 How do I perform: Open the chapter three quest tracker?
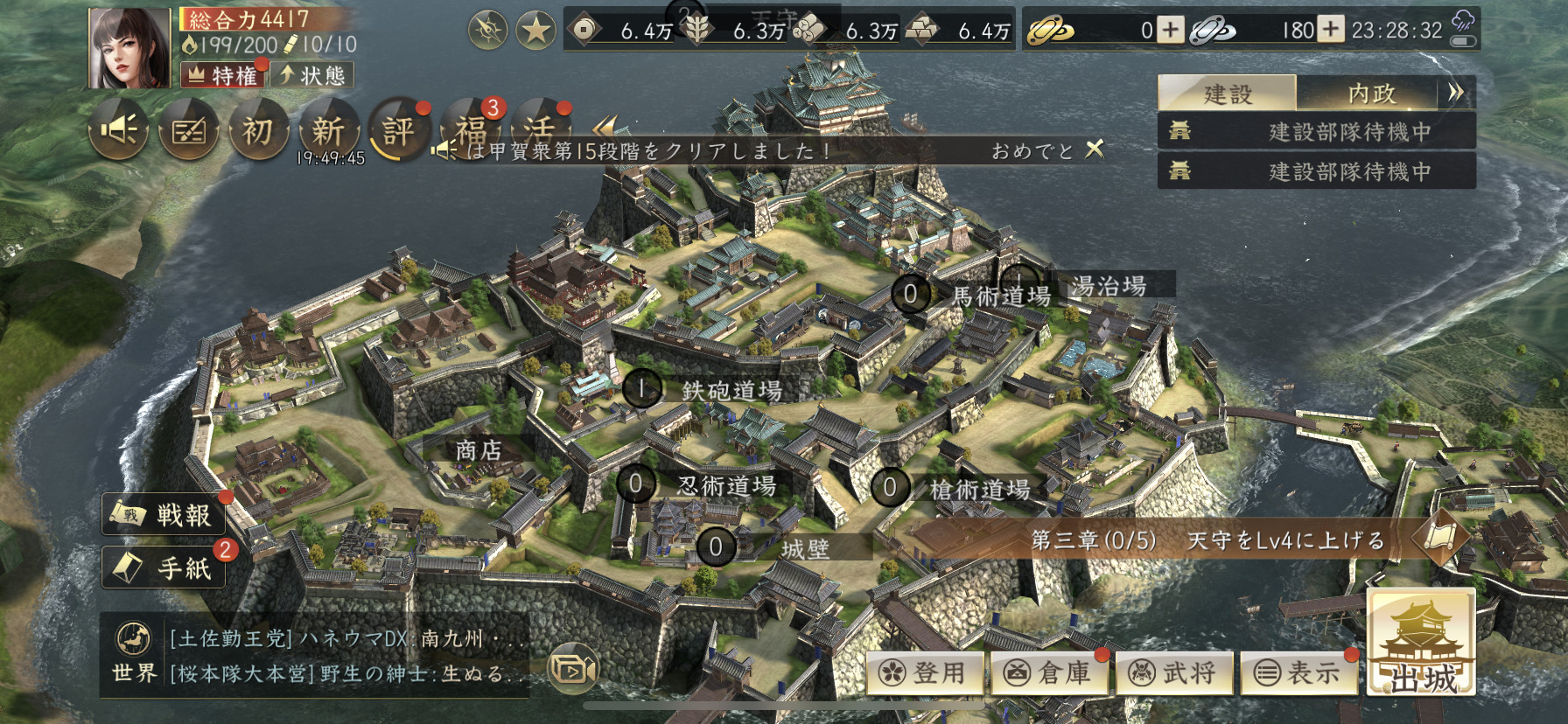click(x=1207, y=540)
